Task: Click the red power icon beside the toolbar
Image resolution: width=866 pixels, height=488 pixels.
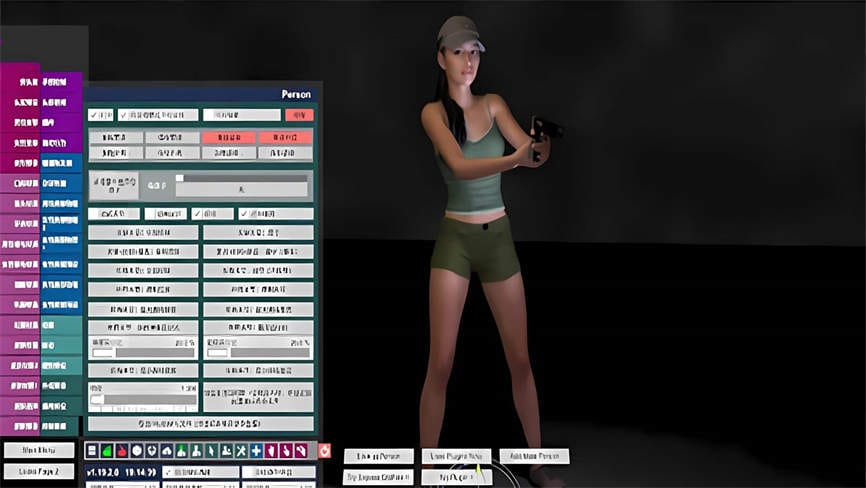Action: tap(324, 451)
